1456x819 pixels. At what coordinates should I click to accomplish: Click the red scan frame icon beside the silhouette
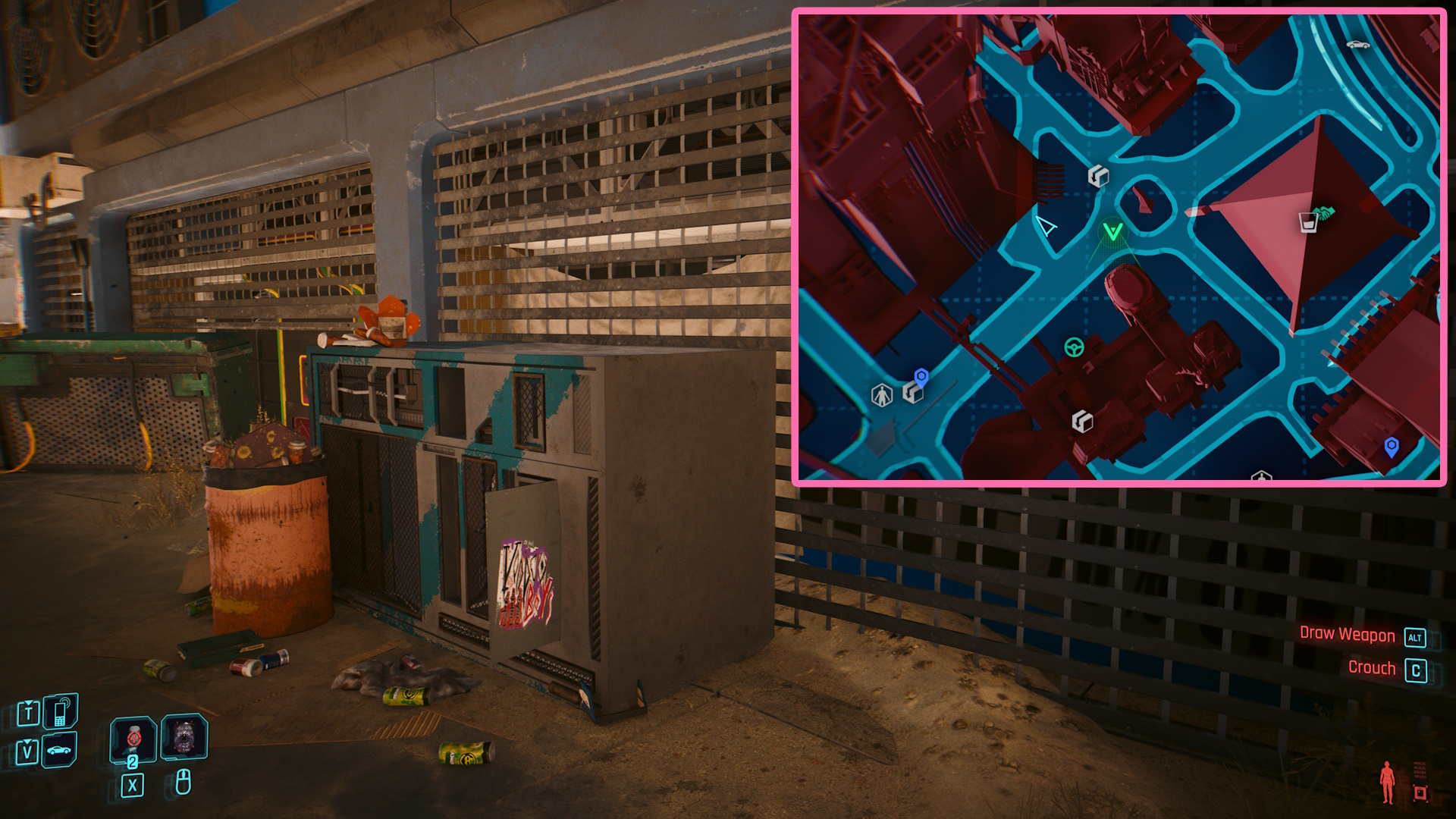point(1420,793)
